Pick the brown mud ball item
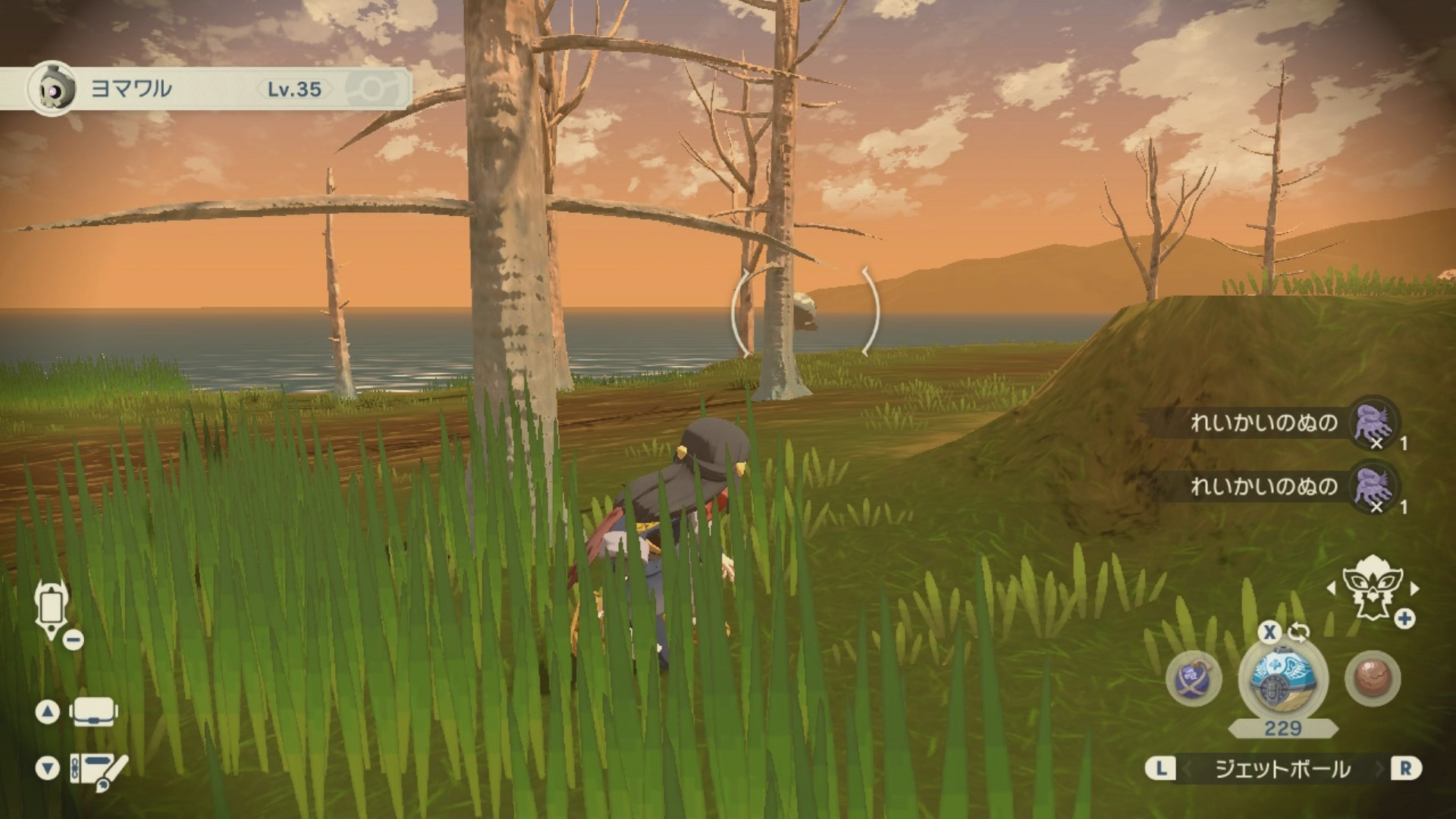 (1373, 677)
